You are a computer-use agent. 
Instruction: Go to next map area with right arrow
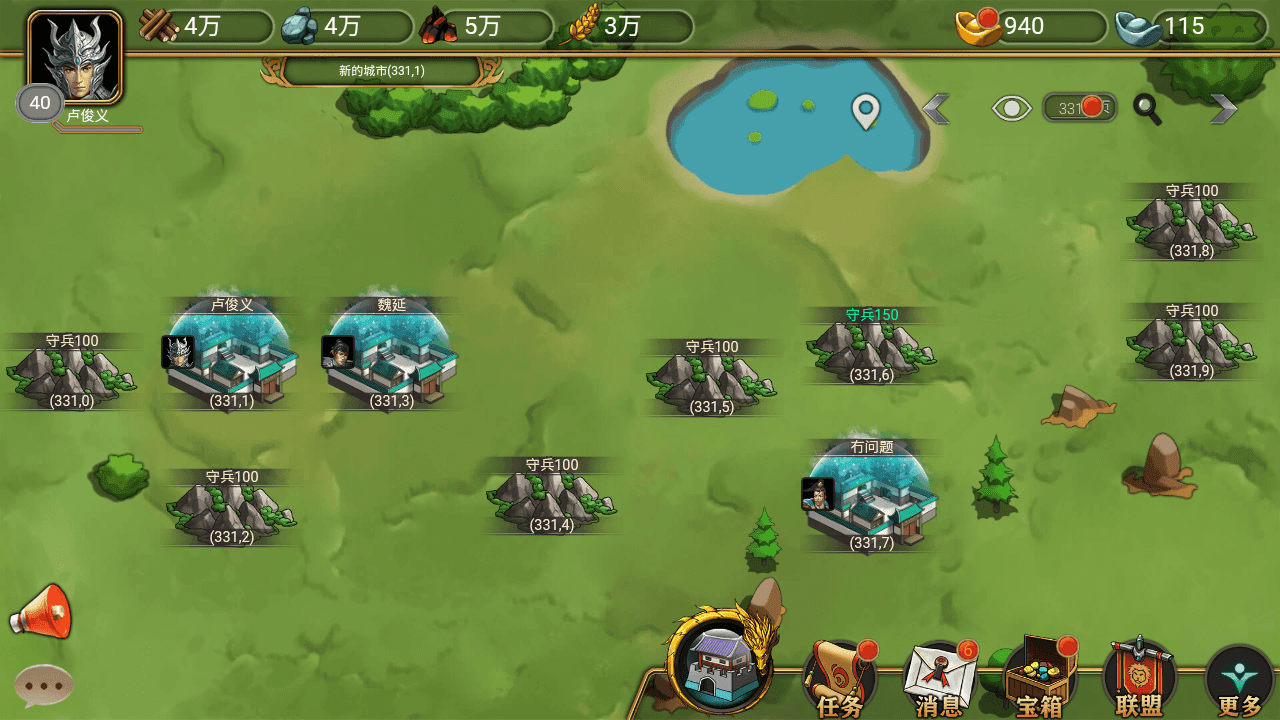pyautogui.click(x=1223, y=108)
